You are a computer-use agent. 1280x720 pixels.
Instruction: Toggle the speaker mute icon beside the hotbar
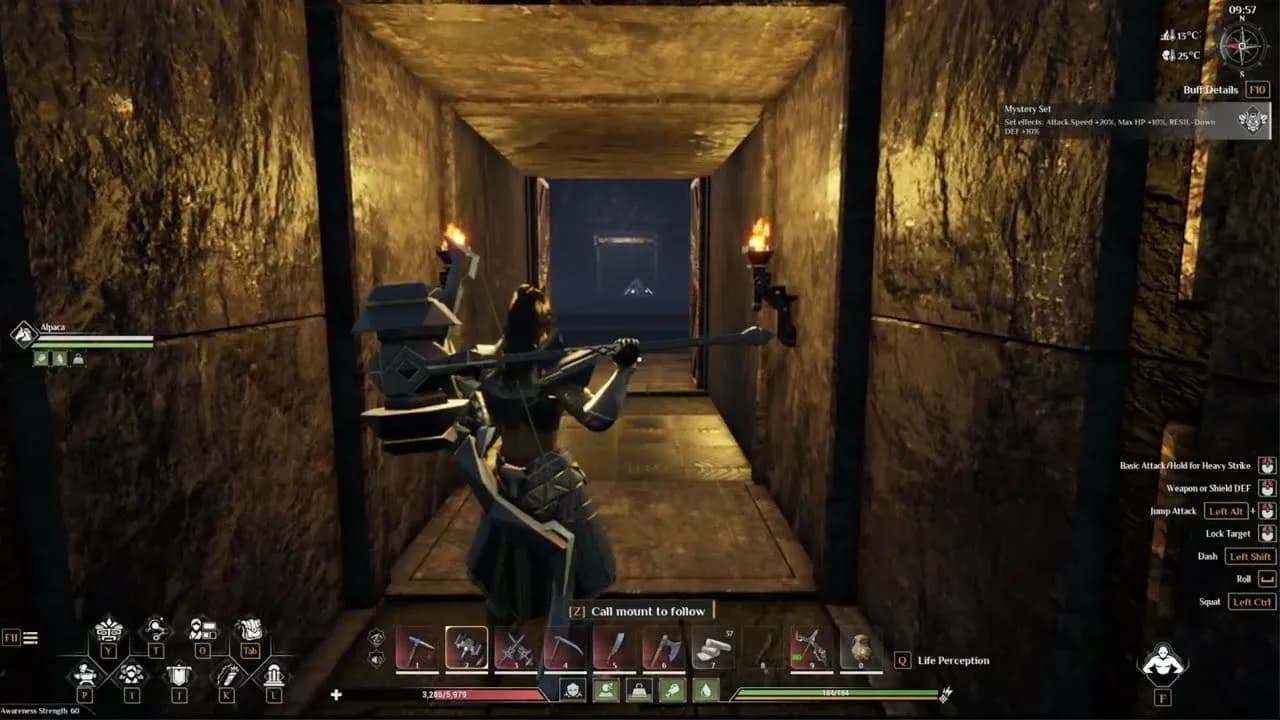point(375,660)
